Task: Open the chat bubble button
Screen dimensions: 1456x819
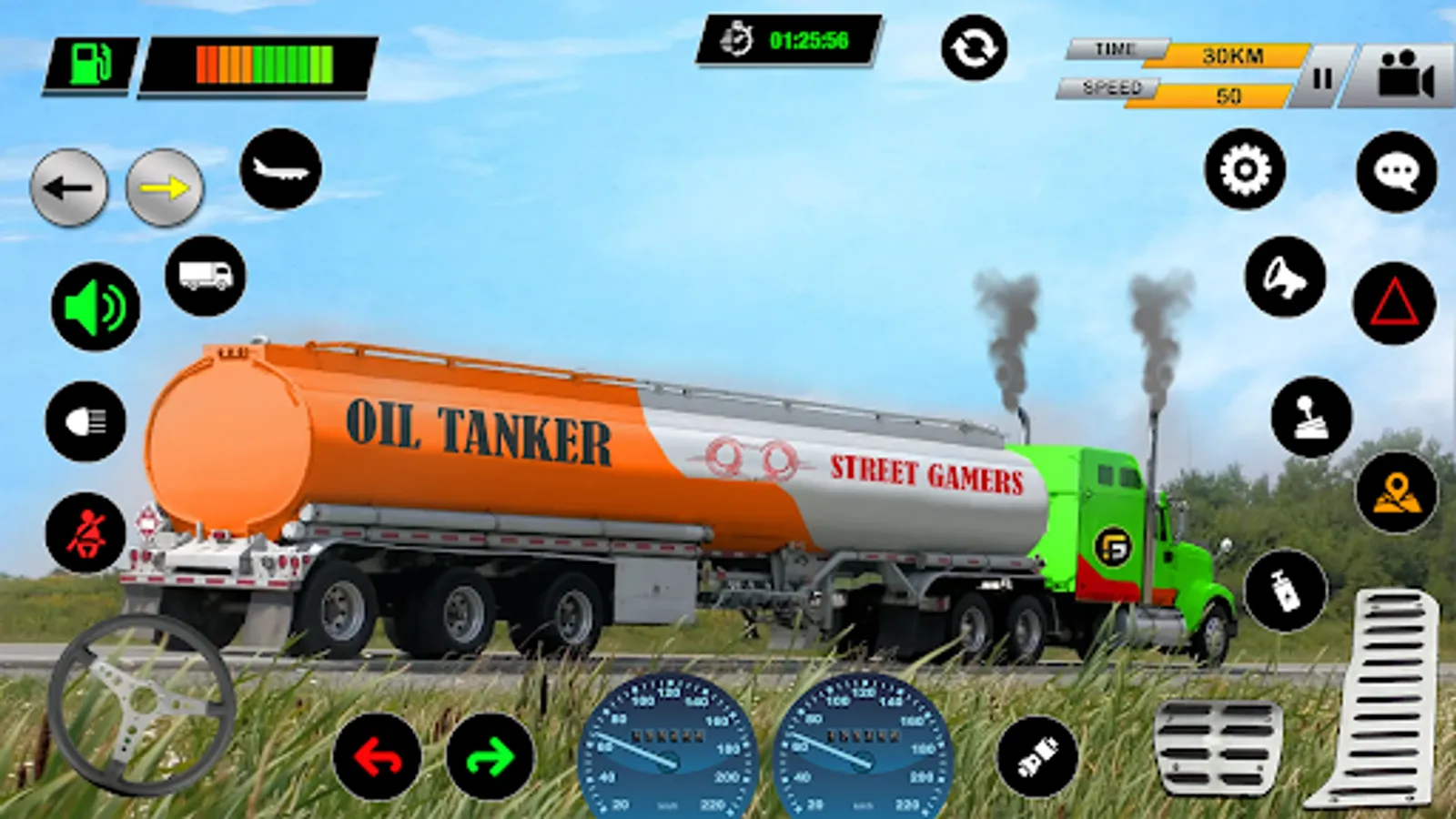Action: coord(1397,172)
